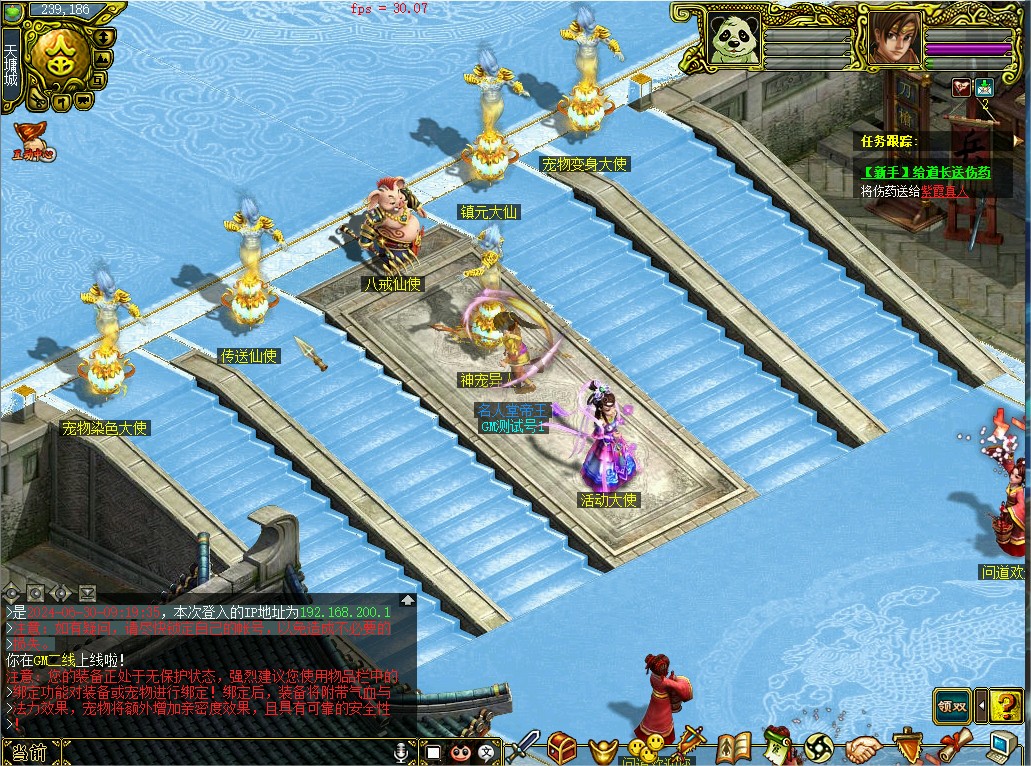Image resolution: width=1031 pixels, height=766 pixels.
Task: Open the treasure chest inventory icon
Action: 563,747
